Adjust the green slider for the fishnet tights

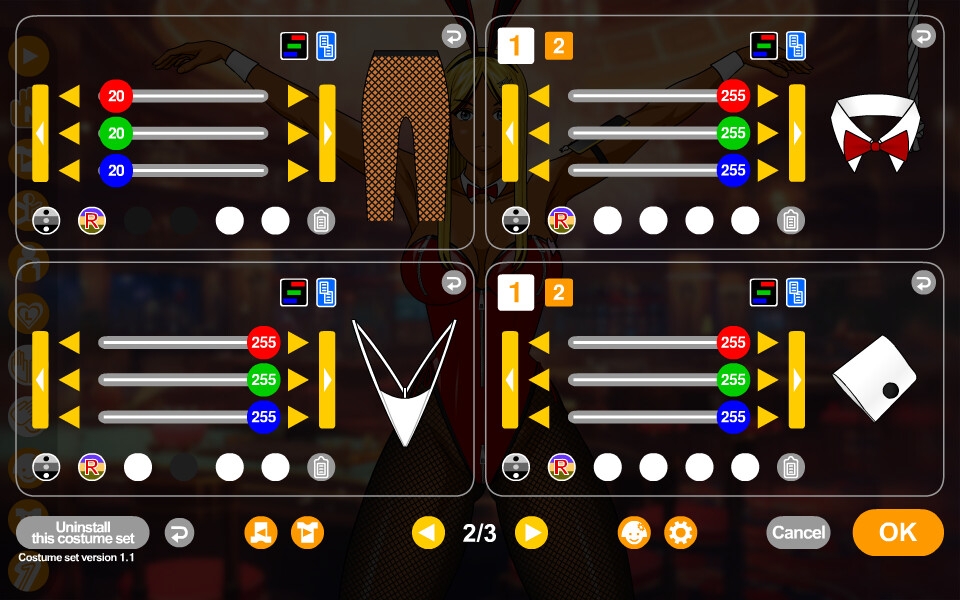point(116,133)
